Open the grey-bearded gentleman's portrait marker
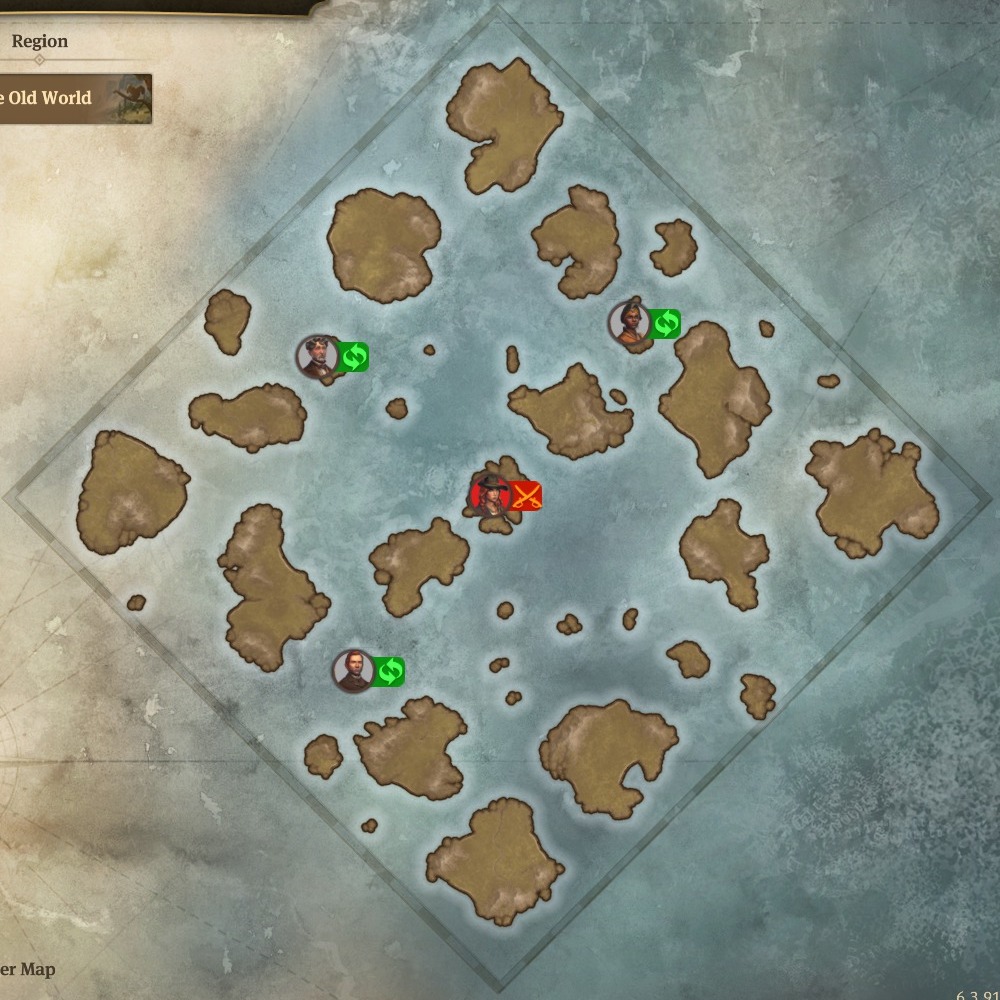This screenshot has height=1000, width=1000. coord(317,357)
